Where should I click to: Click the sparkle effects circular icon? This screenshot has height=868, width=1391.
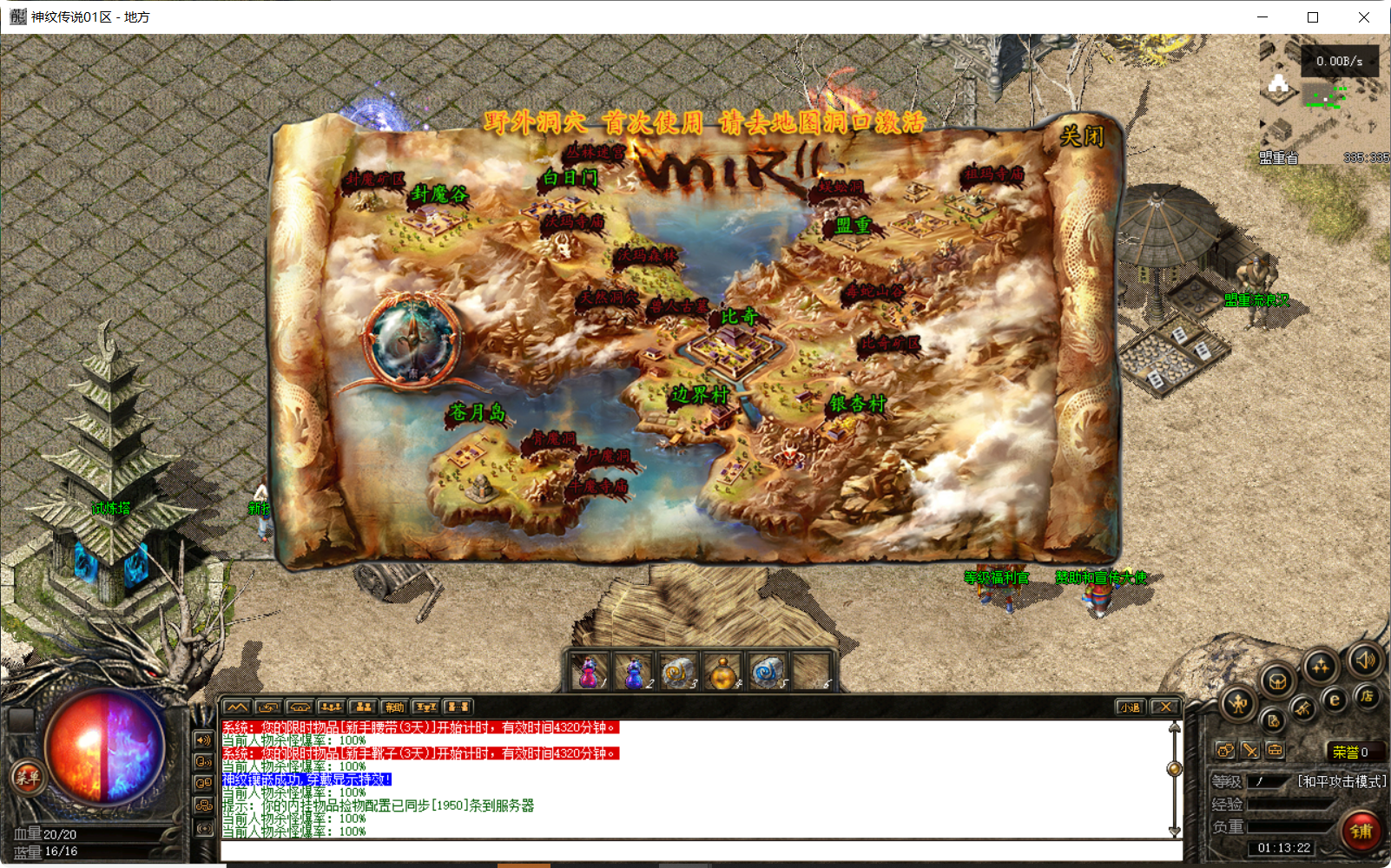click(1321, 665)
